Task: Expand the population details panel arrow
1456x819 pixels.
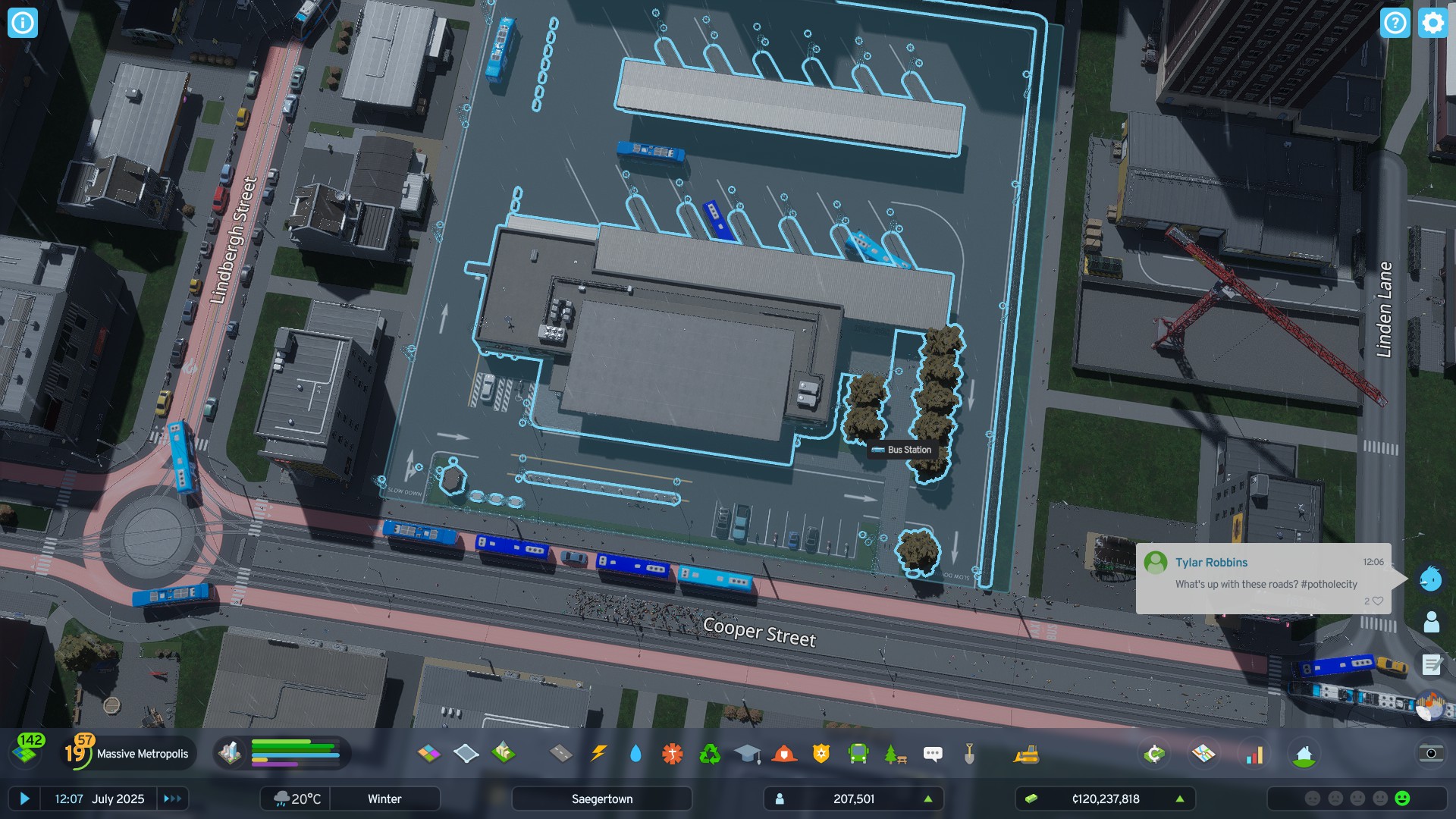Action: [x=930, y=799]
